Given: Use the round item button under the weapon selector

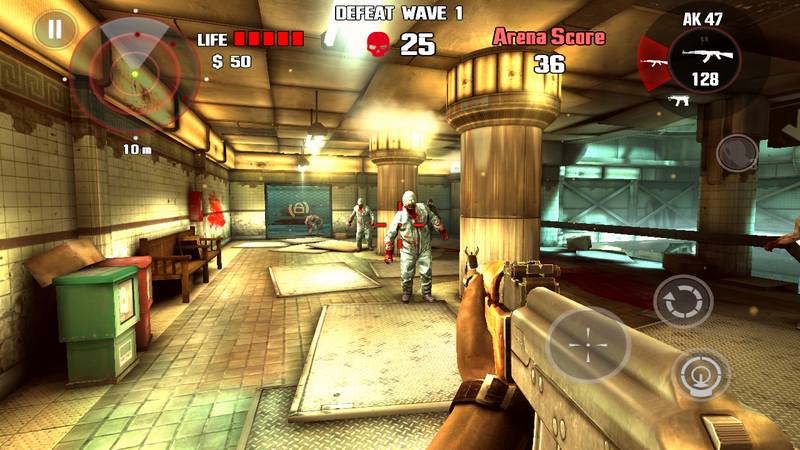Looking at the screenshot, I should point(738,153).
